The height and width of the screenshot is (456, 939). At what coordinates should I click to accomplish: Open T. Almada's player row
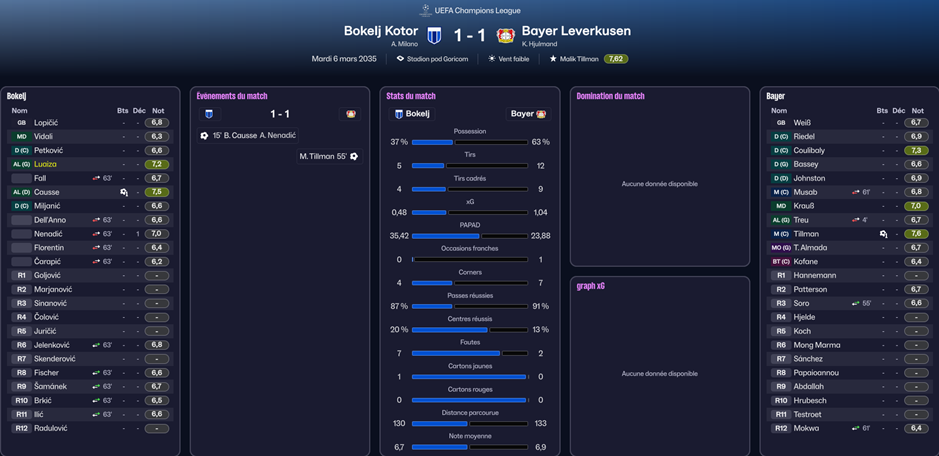[812, 248]
